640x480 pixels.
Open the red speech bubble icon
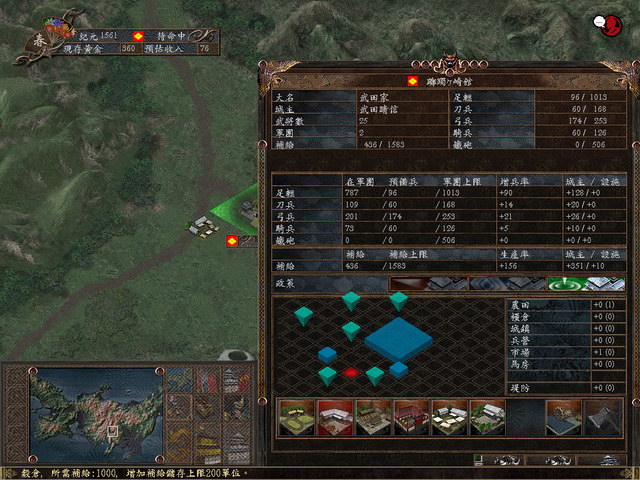[x=604, y=21]
